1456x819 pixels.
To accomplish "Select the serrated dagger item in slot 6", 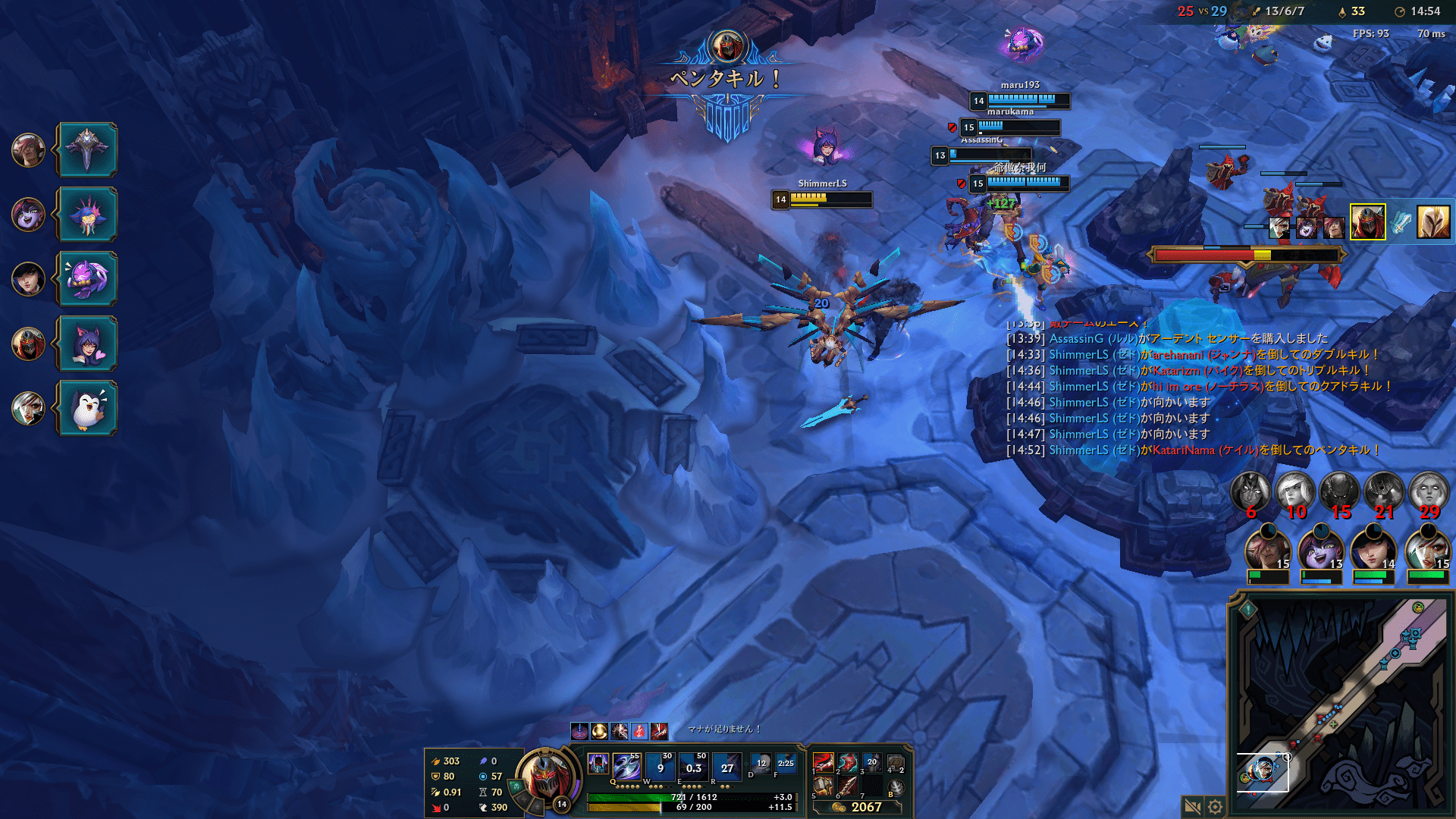I will pos(848,786).
